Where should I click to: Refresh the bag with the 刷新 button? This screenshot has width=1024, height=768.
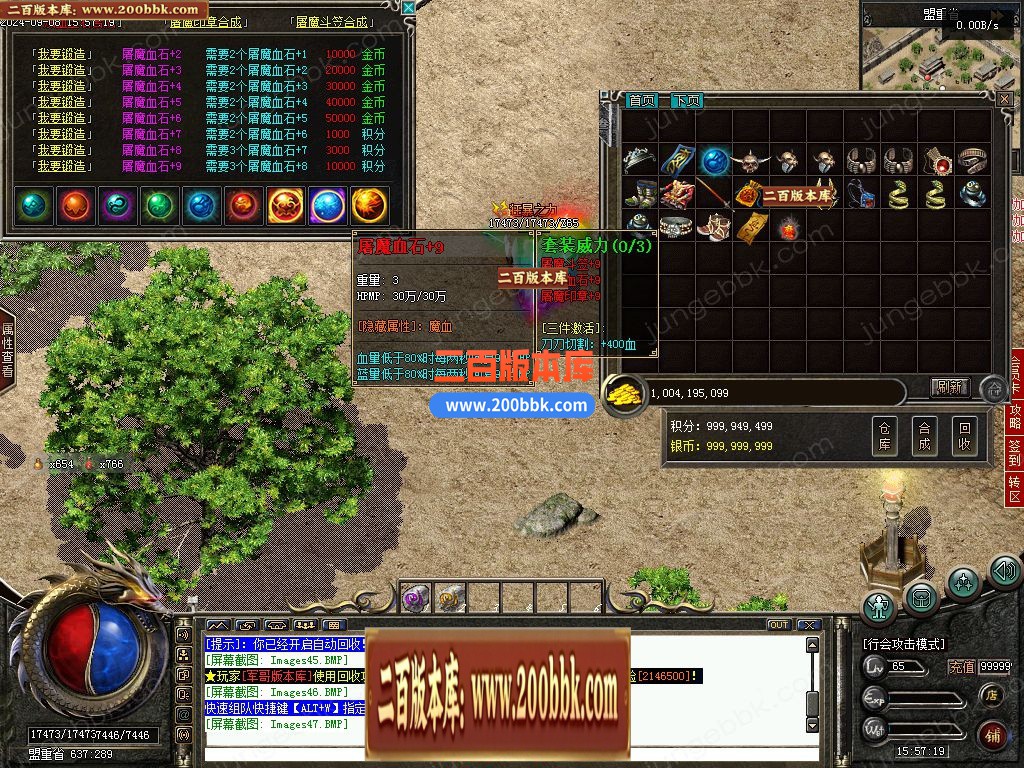[950, 387]
